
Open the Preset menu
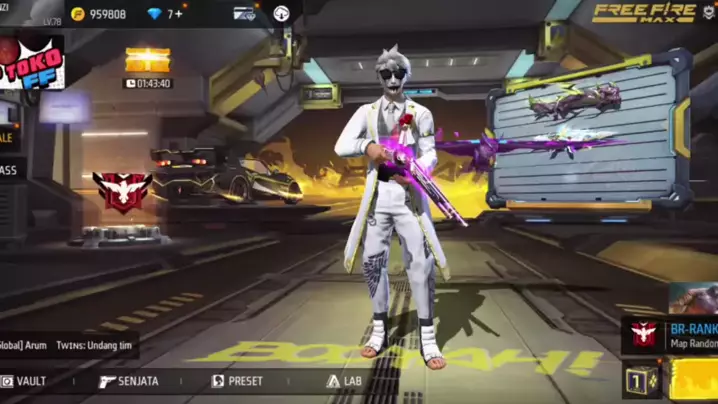click(238, 381)
